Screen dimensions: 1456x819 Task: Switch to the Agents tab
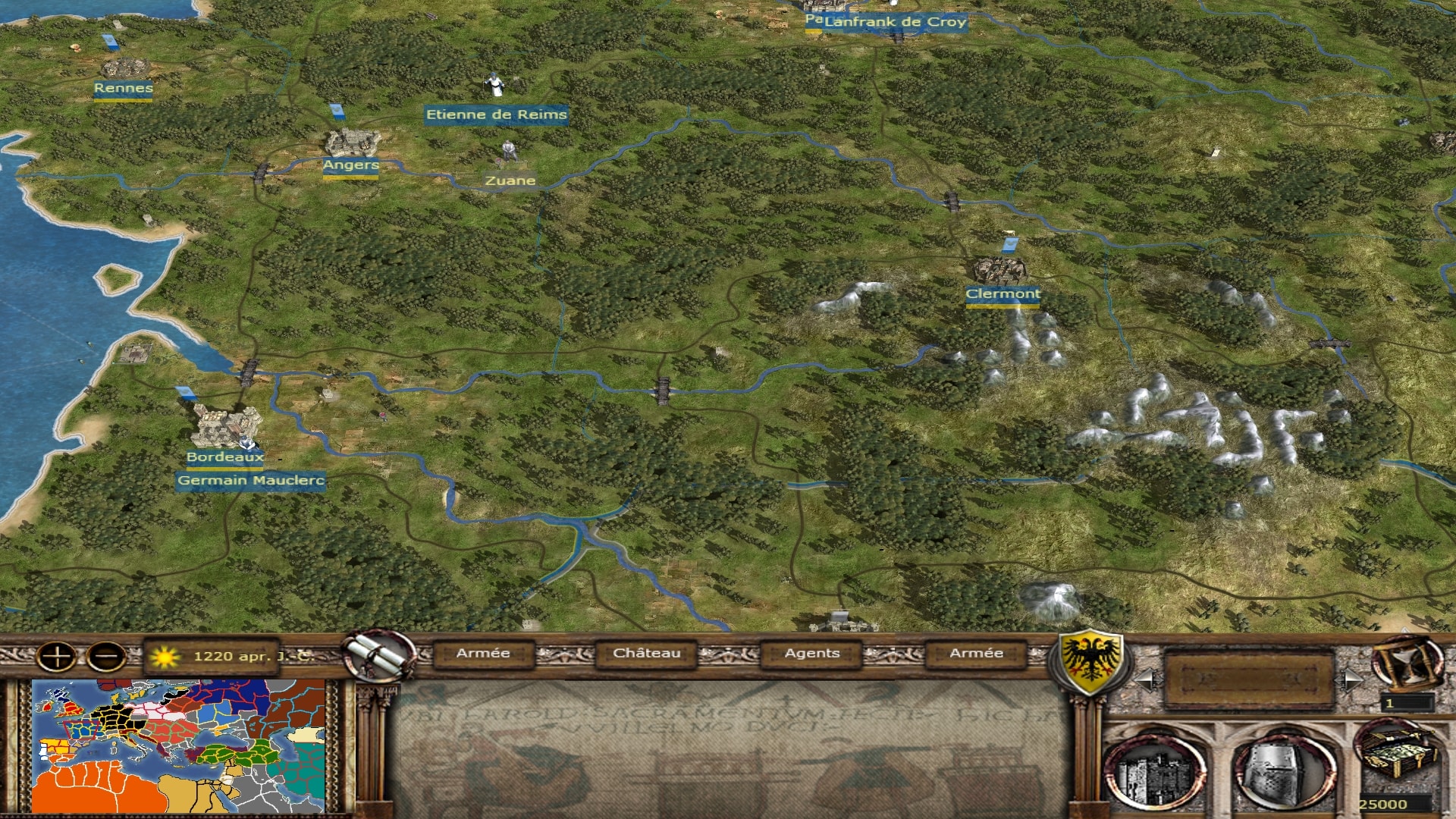811,653
